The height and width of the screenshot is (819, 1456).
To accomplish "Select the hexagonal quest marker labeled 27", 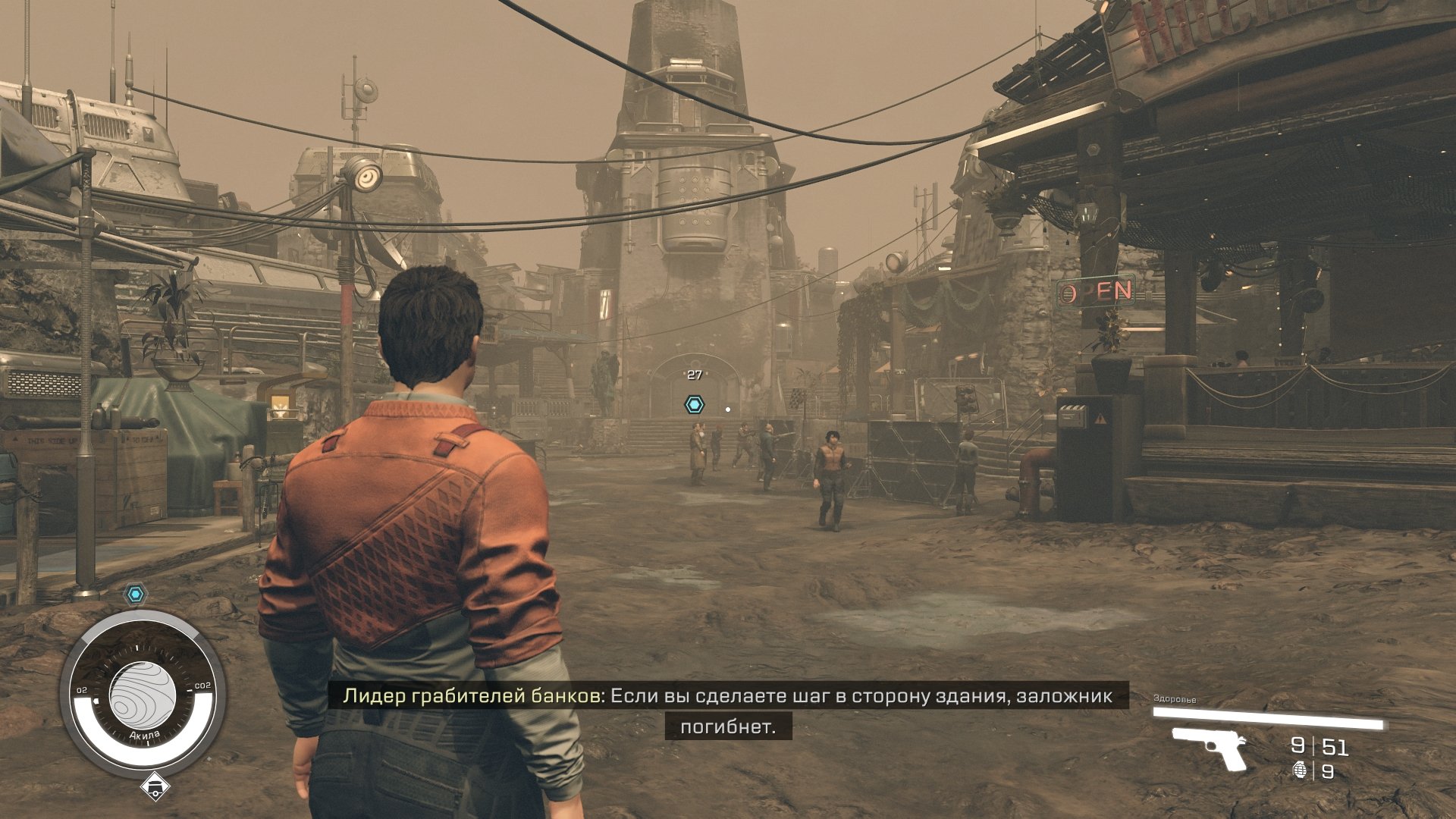I will [x=694, y=404].
